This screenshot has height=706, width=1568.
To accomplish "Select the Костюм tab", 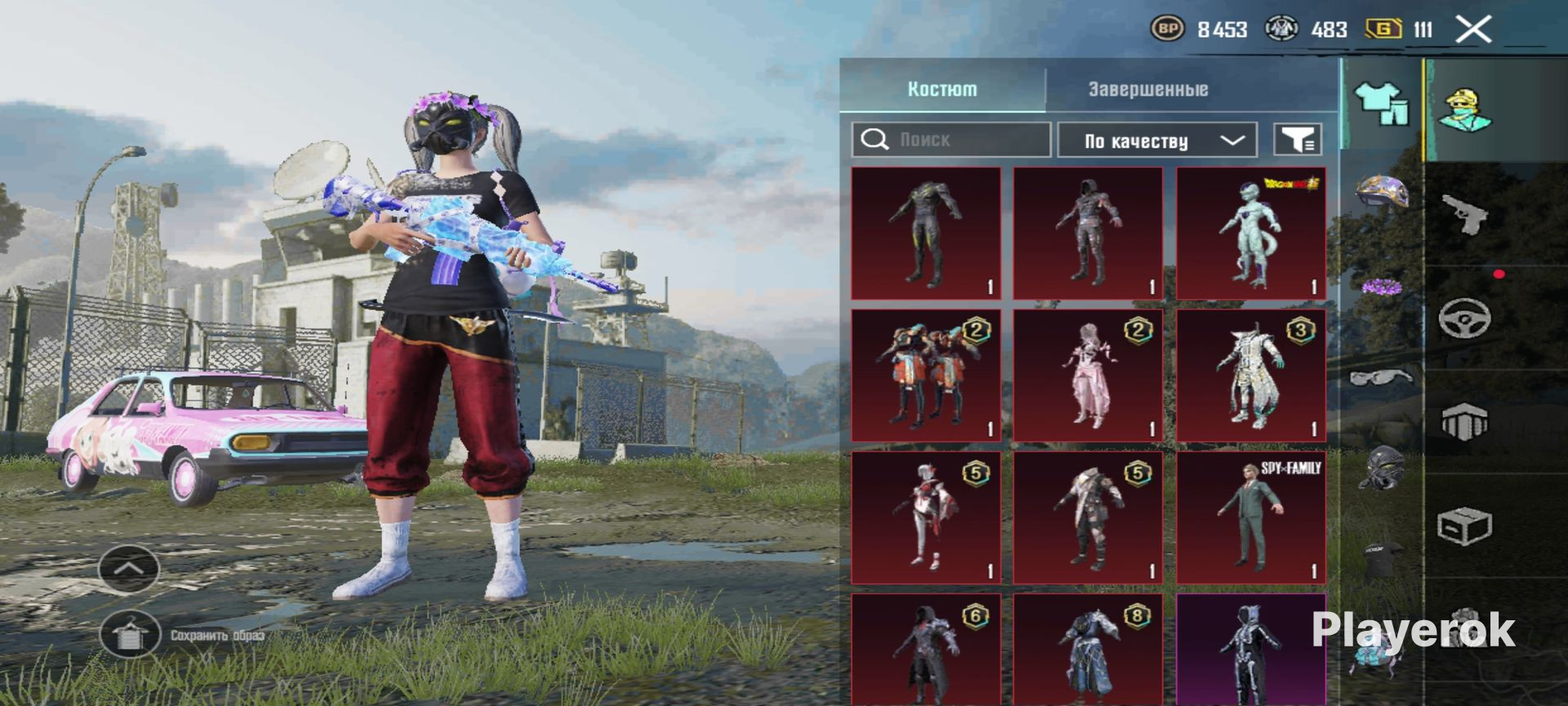I will pyautogui.click(x=942, y=89).
